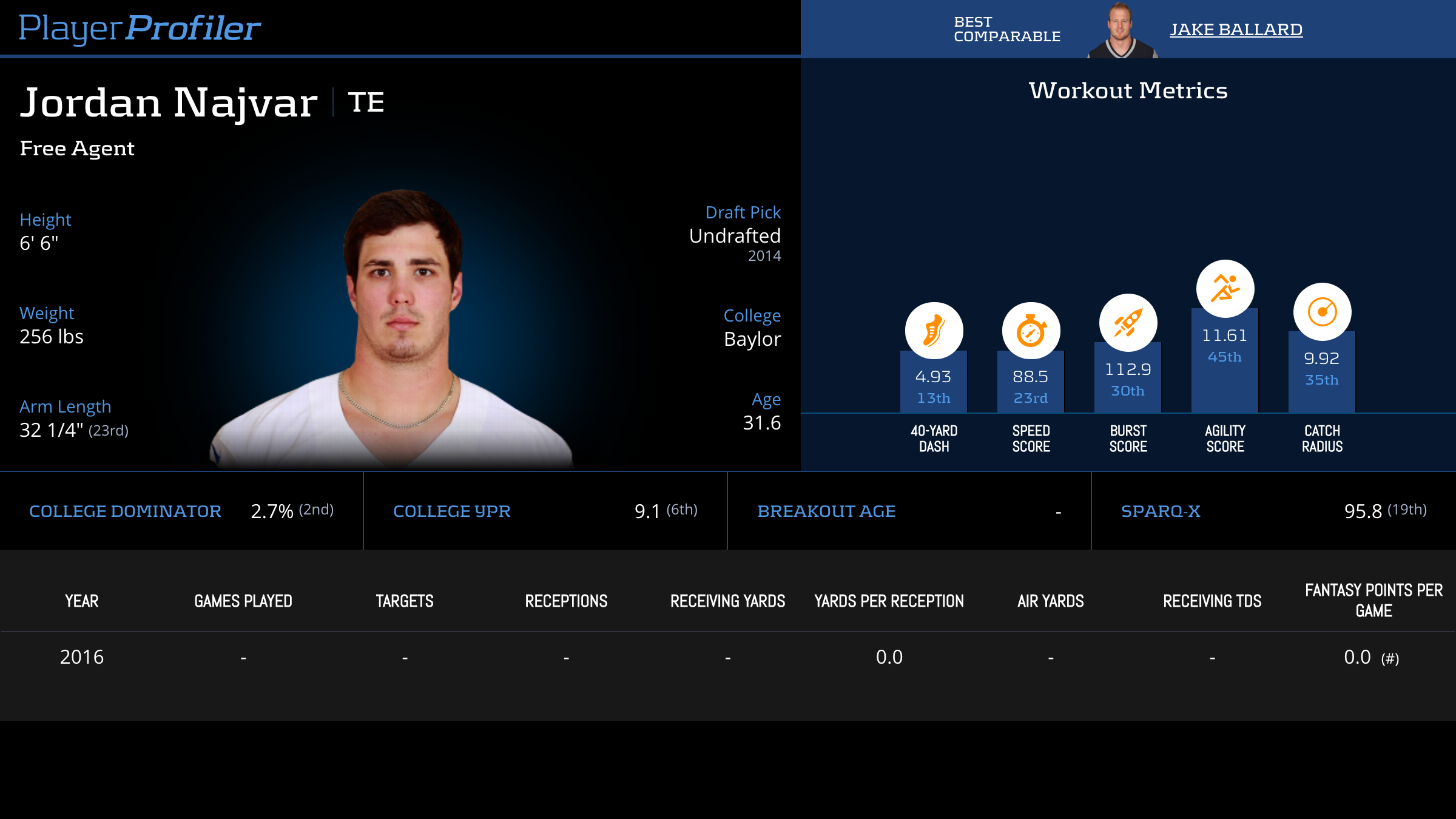The height and width of the screenshot is (819, 1456).
Task: Show the College Dominator metric
Action: click(x=125, y=511)
